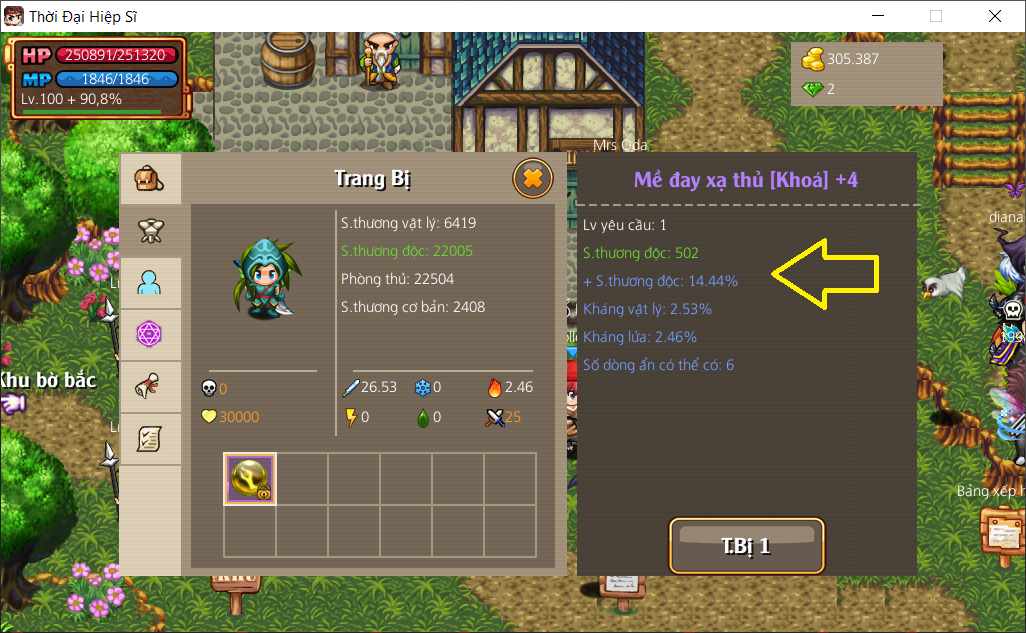Click the gold coin currency display

(x=840, y=59)
